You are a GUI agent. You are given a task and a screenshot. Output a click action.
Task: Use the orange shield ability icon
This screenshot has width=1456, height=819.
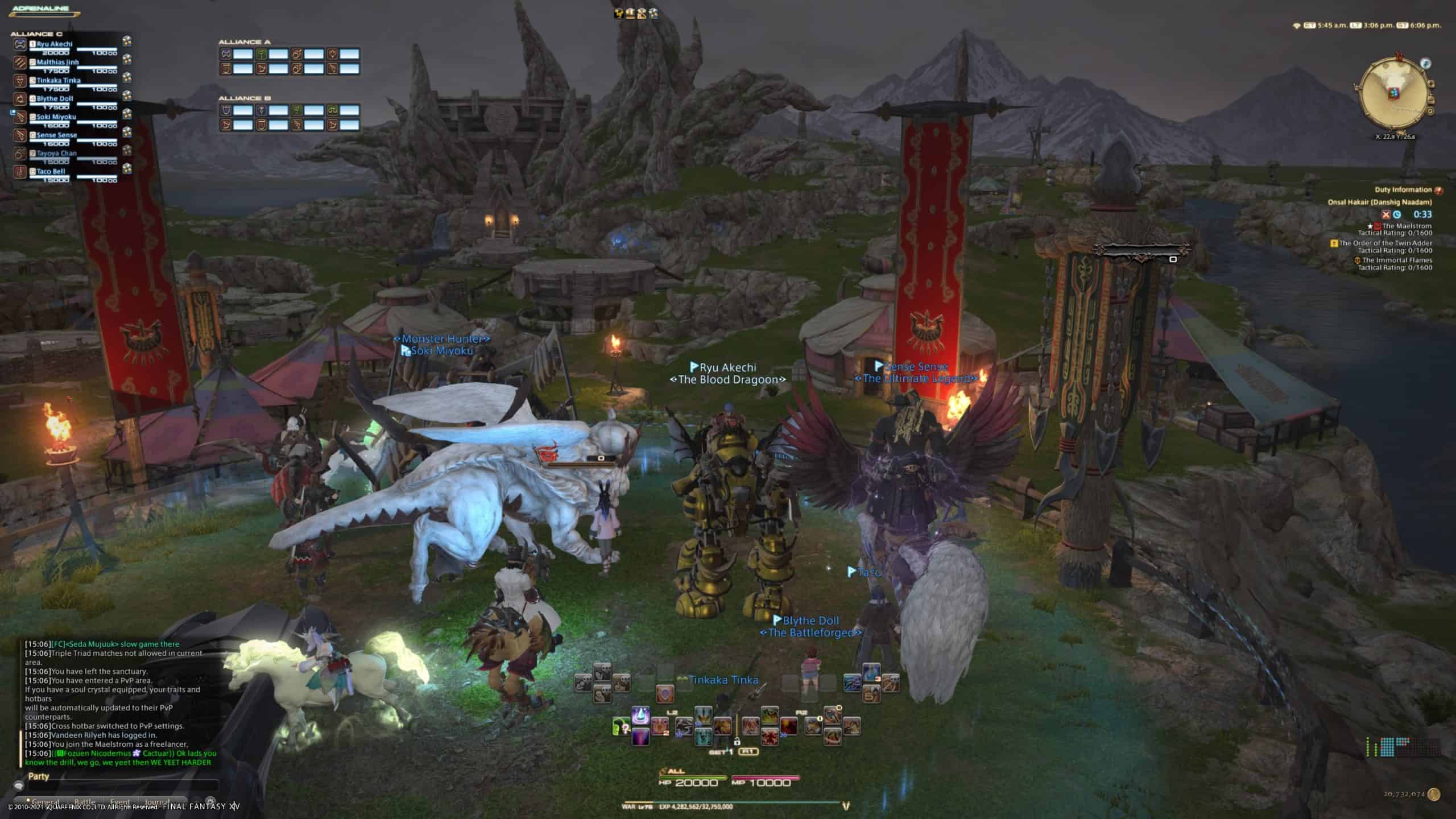coord(665,693)
